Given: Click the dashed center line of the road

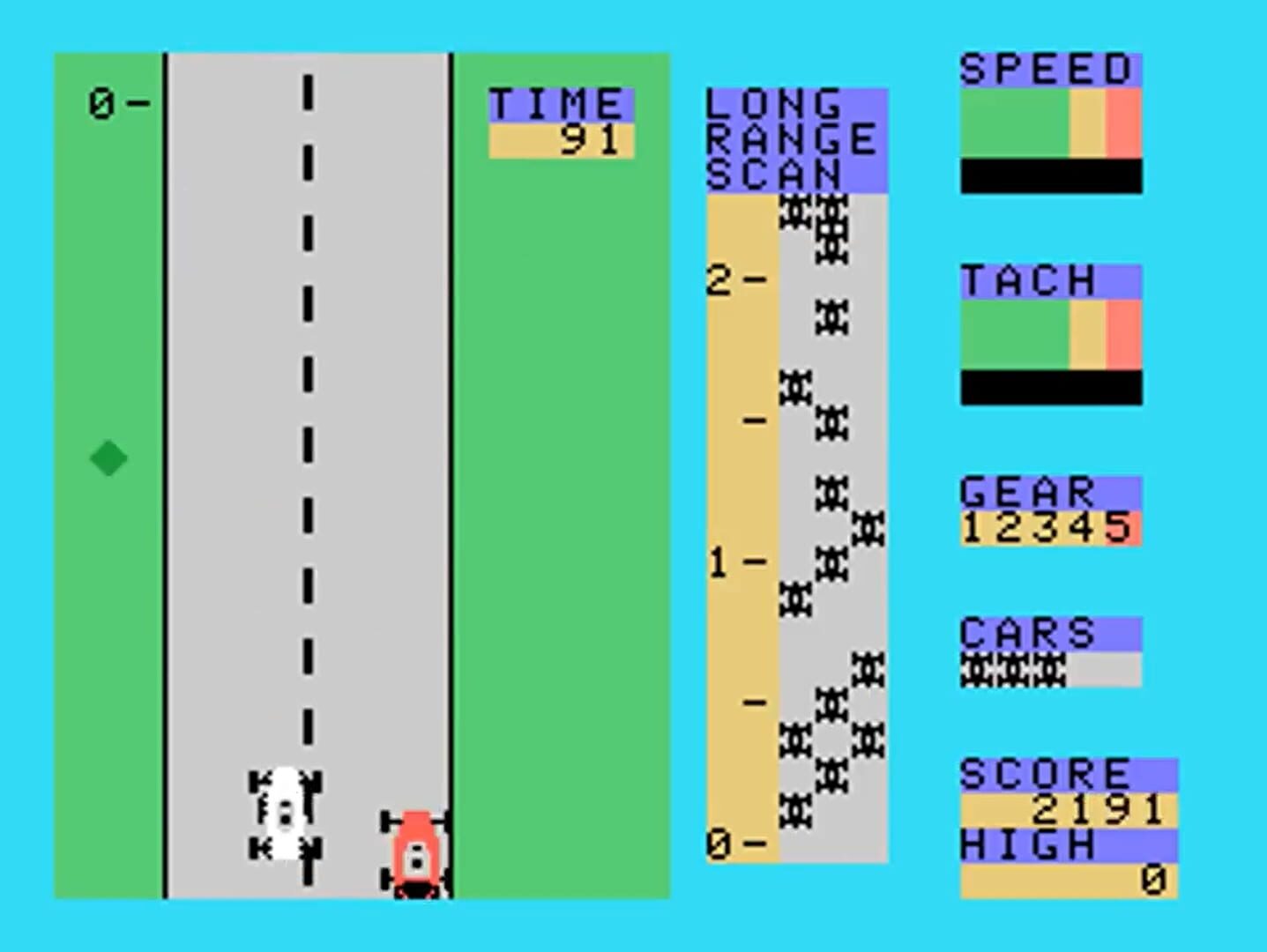Looking at the screenshot, I should (307, 441).
